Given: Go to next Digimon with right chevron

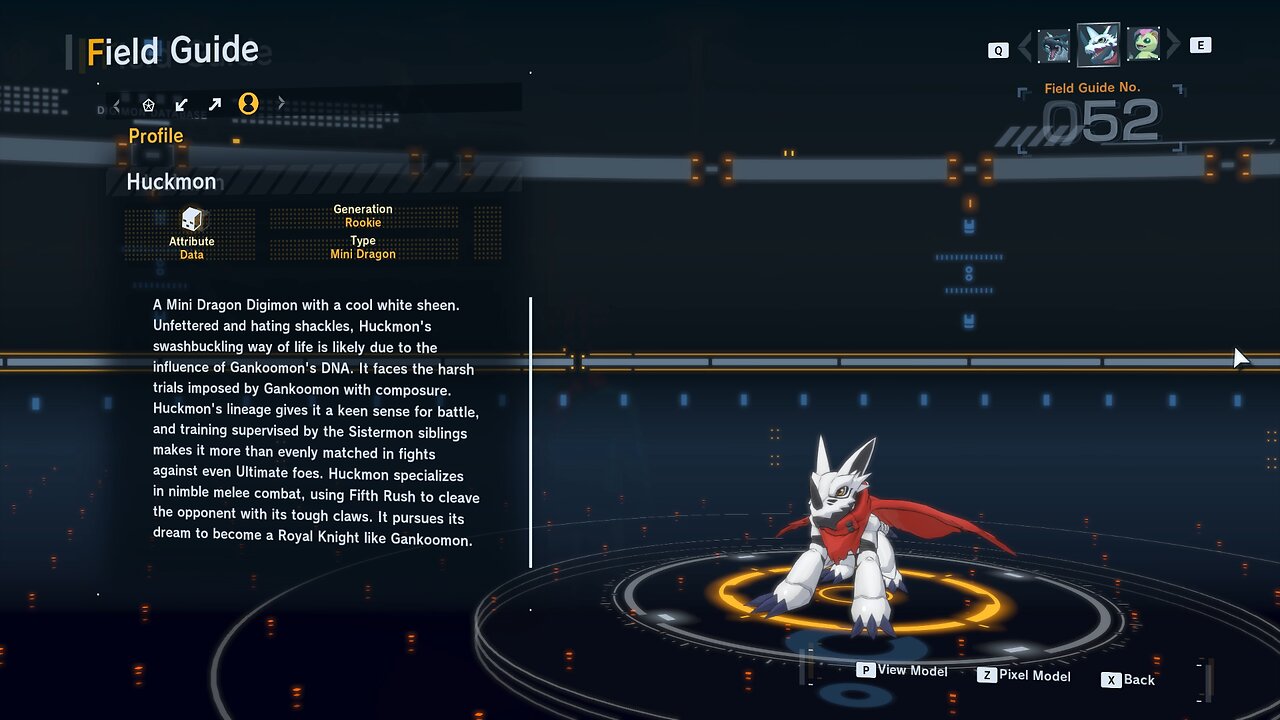Looking at the screenshot, I should click(1173, 45).
